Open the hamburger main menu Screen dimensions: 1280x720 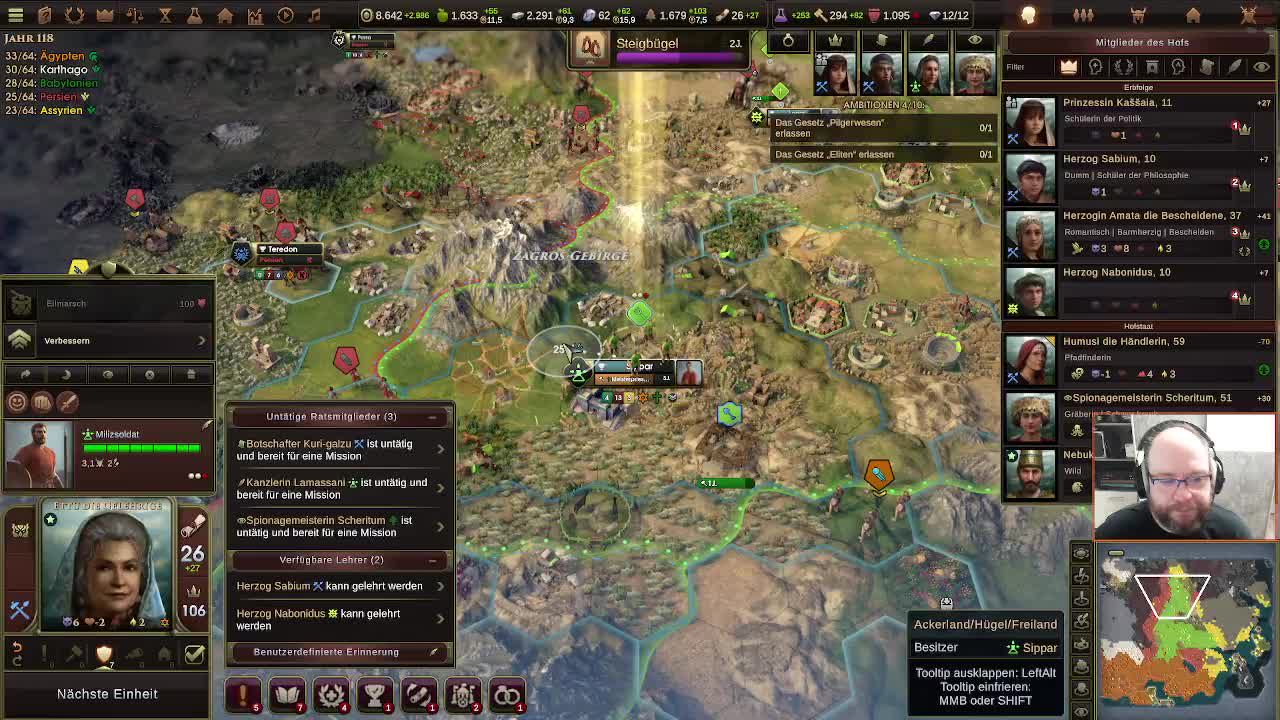click(16, 15)
